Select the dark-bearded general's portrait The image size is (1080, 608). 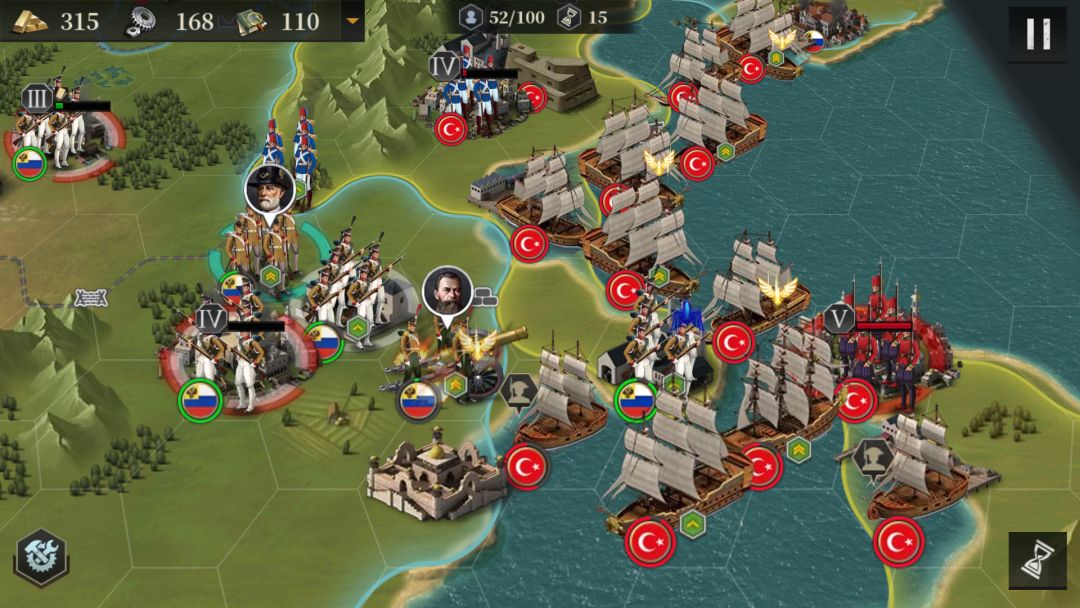tap(446, 291)
